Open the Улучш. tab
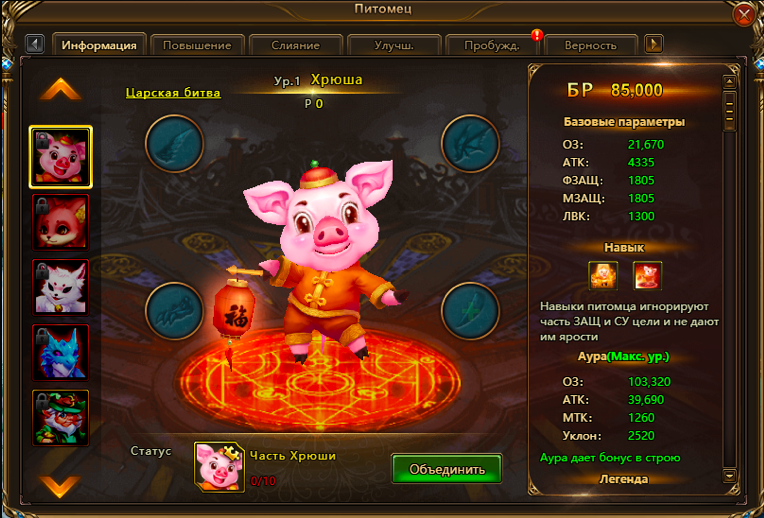The width and height of the screenshot is (764, 518). pyautogui.click(x=394, y=45)
